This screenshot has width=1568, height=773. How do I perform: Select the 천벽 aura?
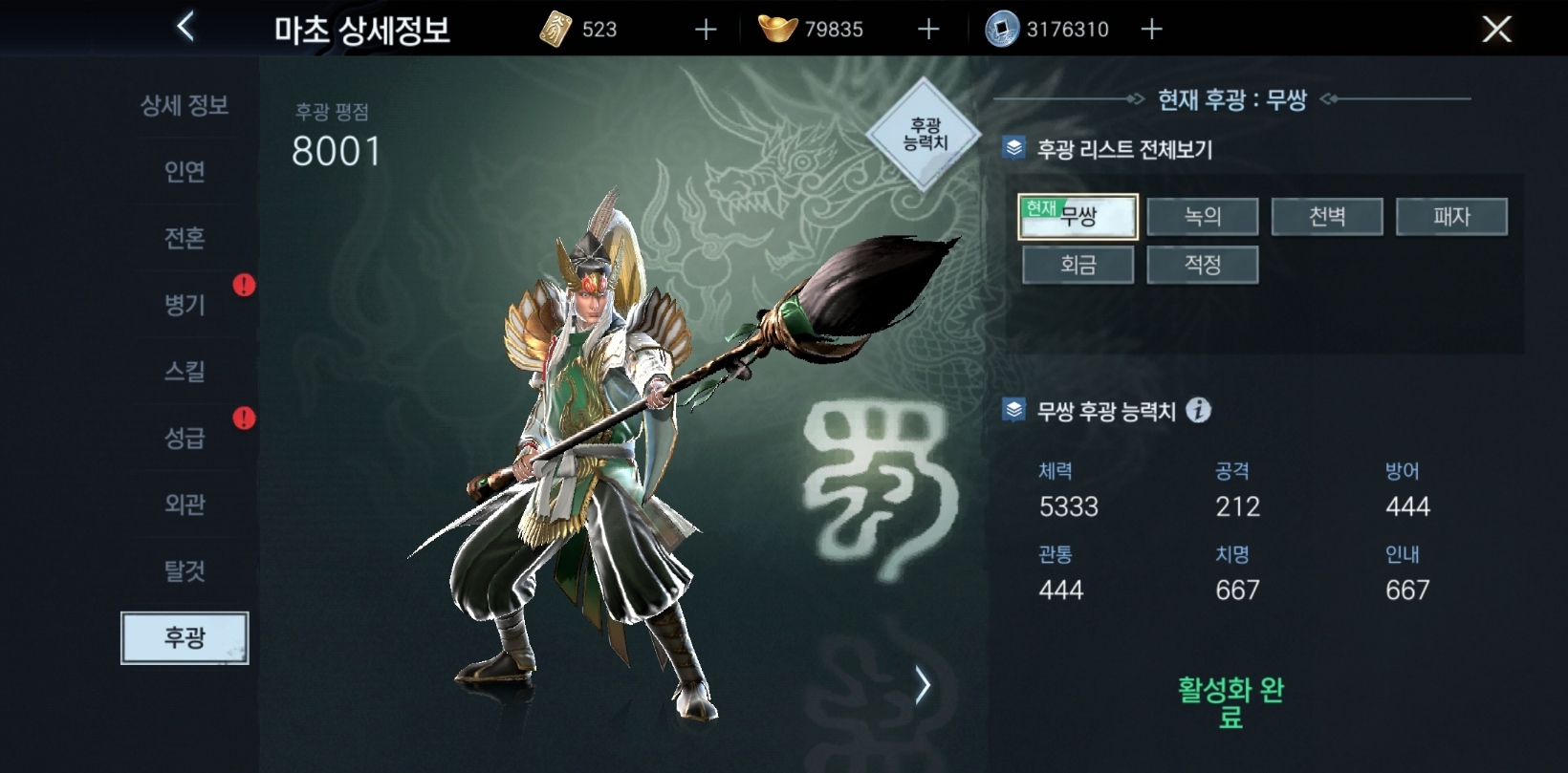coord(1327,216)
